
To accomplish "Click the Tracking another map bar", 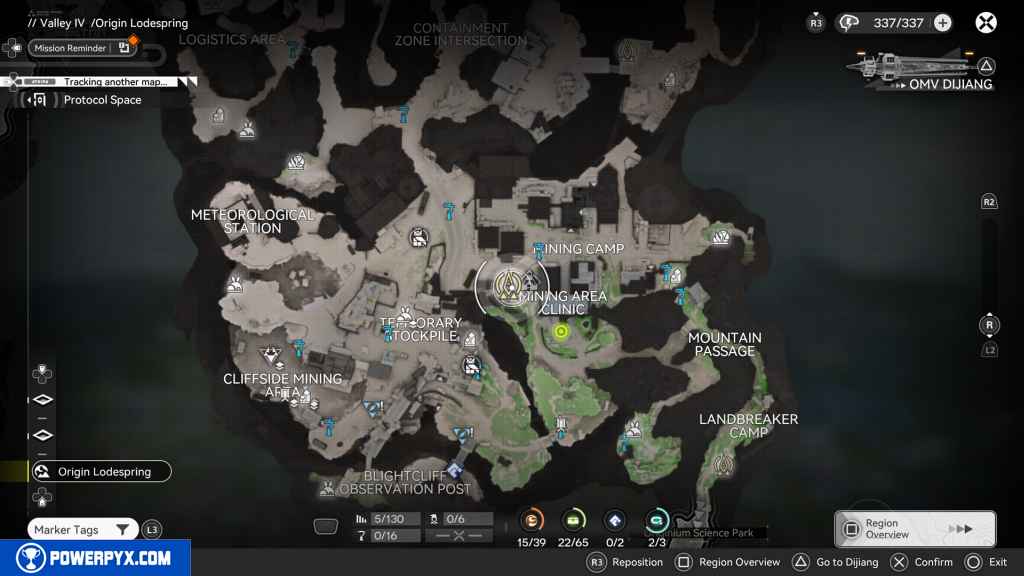I will pos(114,82).
